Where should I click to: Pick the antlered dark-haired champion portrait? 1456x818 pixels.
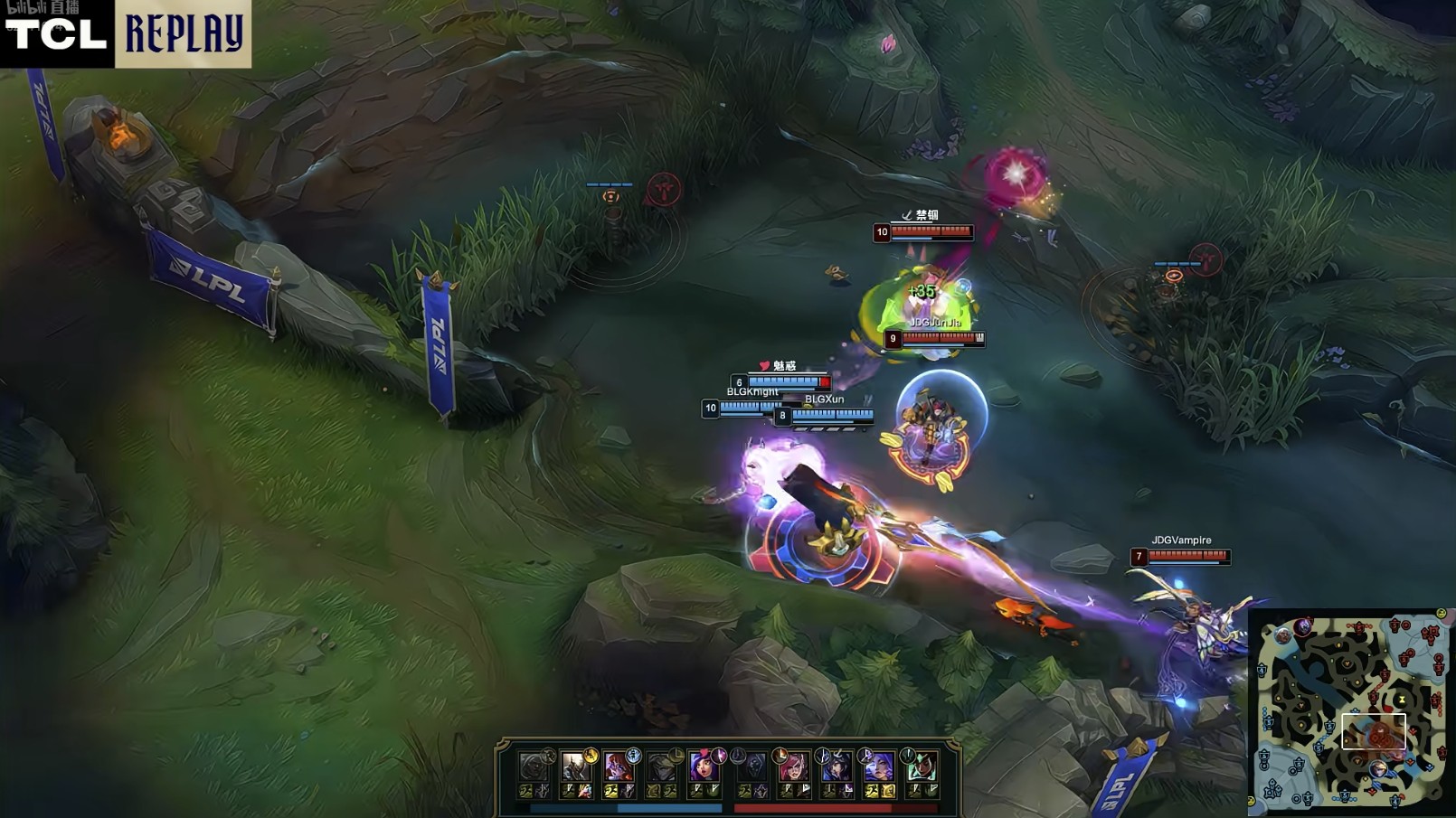click(835, 767)
